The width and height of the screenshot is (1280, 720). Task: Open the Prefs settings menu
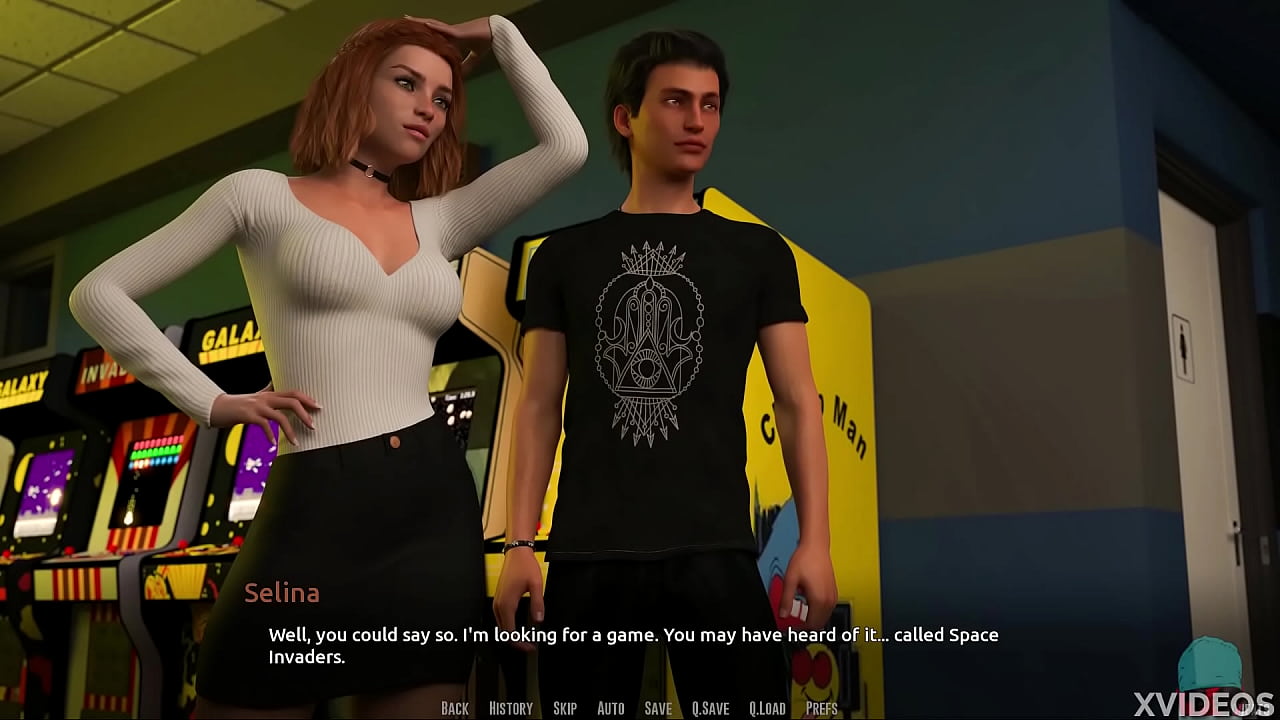point(822,708)
